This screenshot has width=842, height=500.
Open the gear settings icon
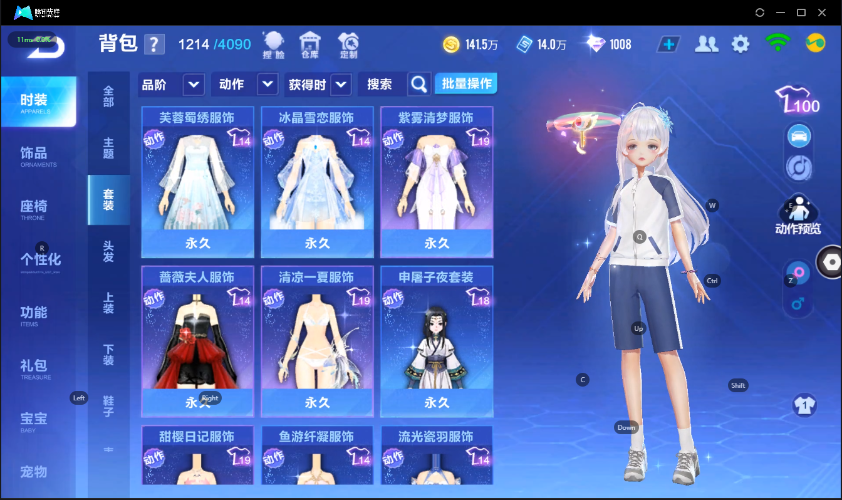(740, 44)
